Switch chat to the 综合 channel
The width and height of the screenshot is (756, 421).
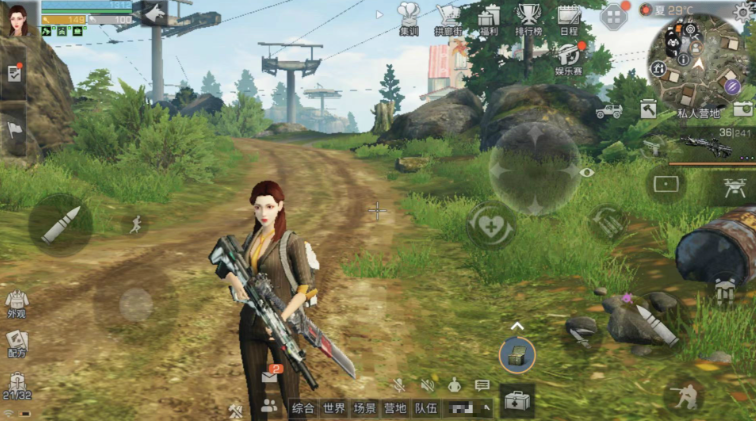(x=303, y=408)
